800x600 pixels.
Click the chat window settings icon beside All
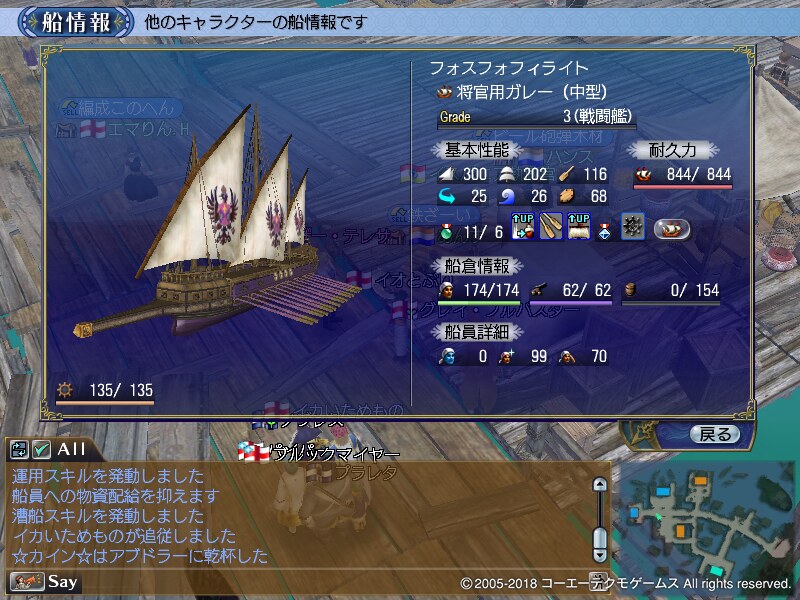click(20, 450)
